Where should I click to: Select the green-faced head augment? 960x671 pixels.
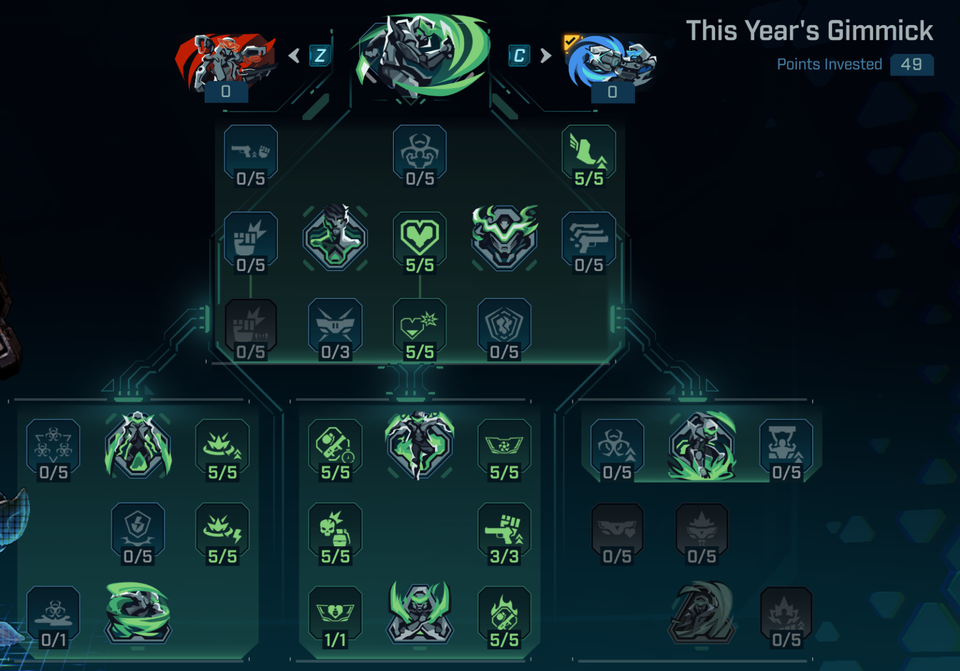click(x=335, y=238)
